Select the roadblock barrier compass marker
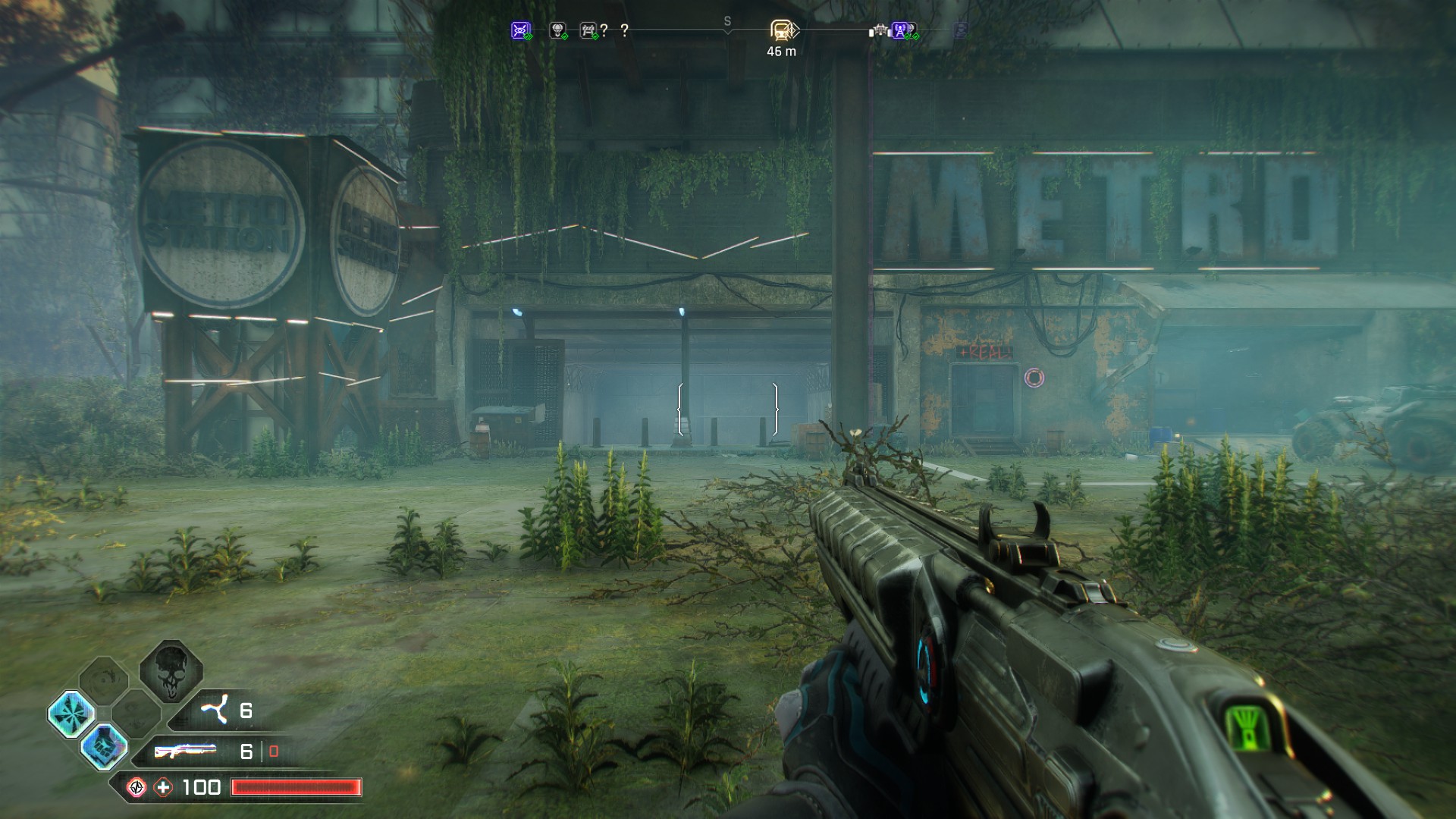Screen dimensions: 1456x819 (588, 30)
